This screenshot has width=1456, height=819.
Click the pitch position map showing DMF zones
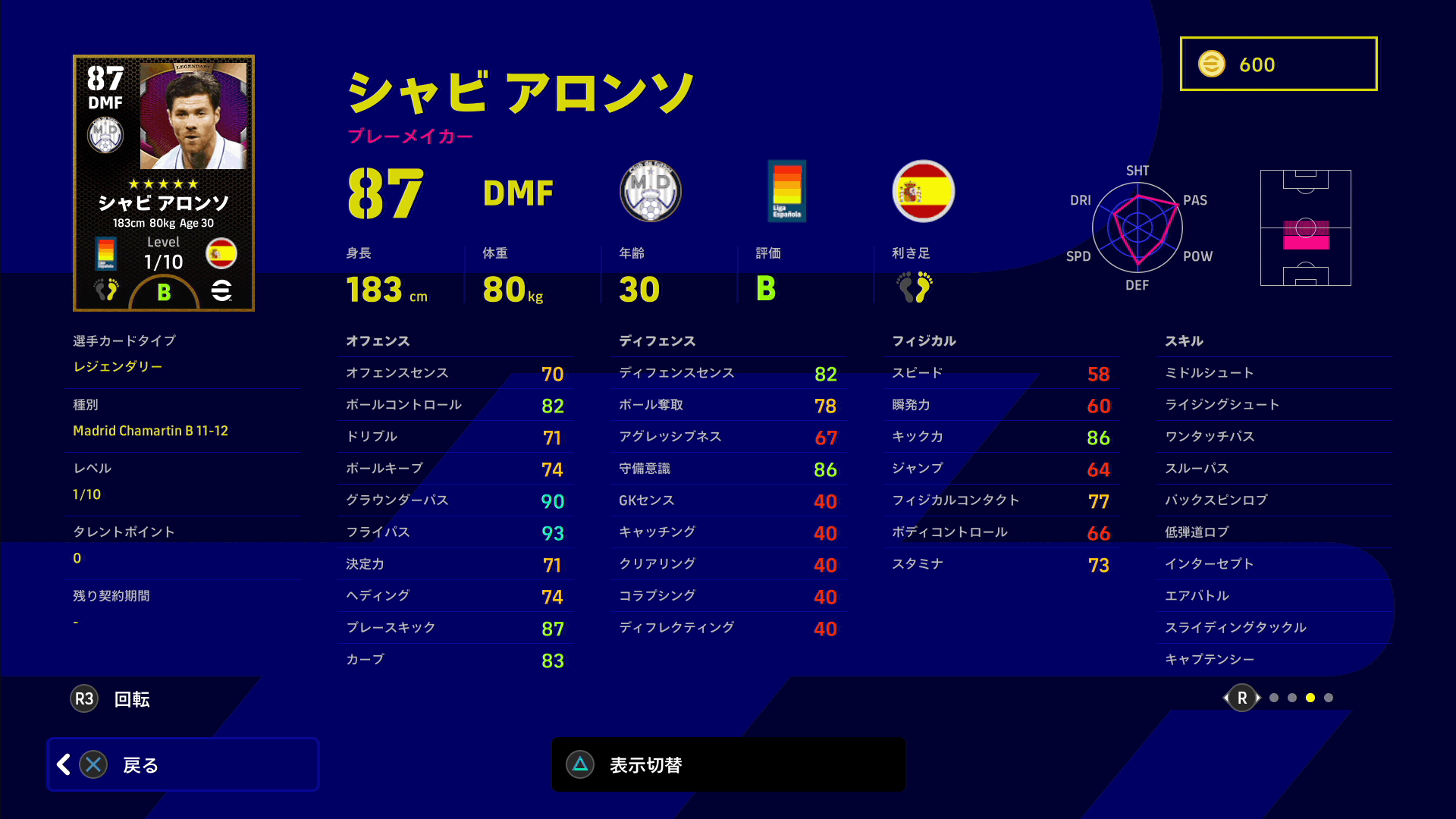tap(1306, 229)
